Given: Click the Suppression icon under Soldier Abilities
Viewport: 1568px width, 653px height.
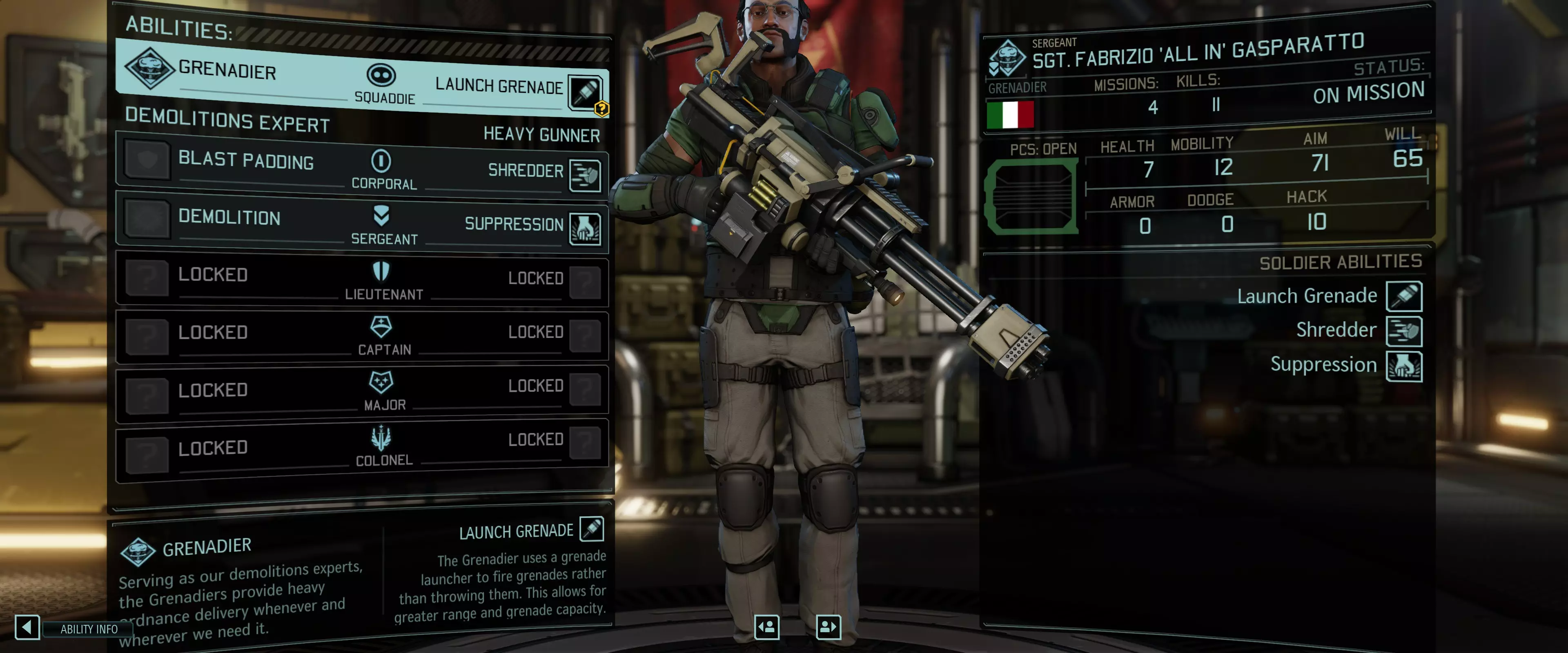Looking at the screenshot, I should click(x=1404, y=366).
